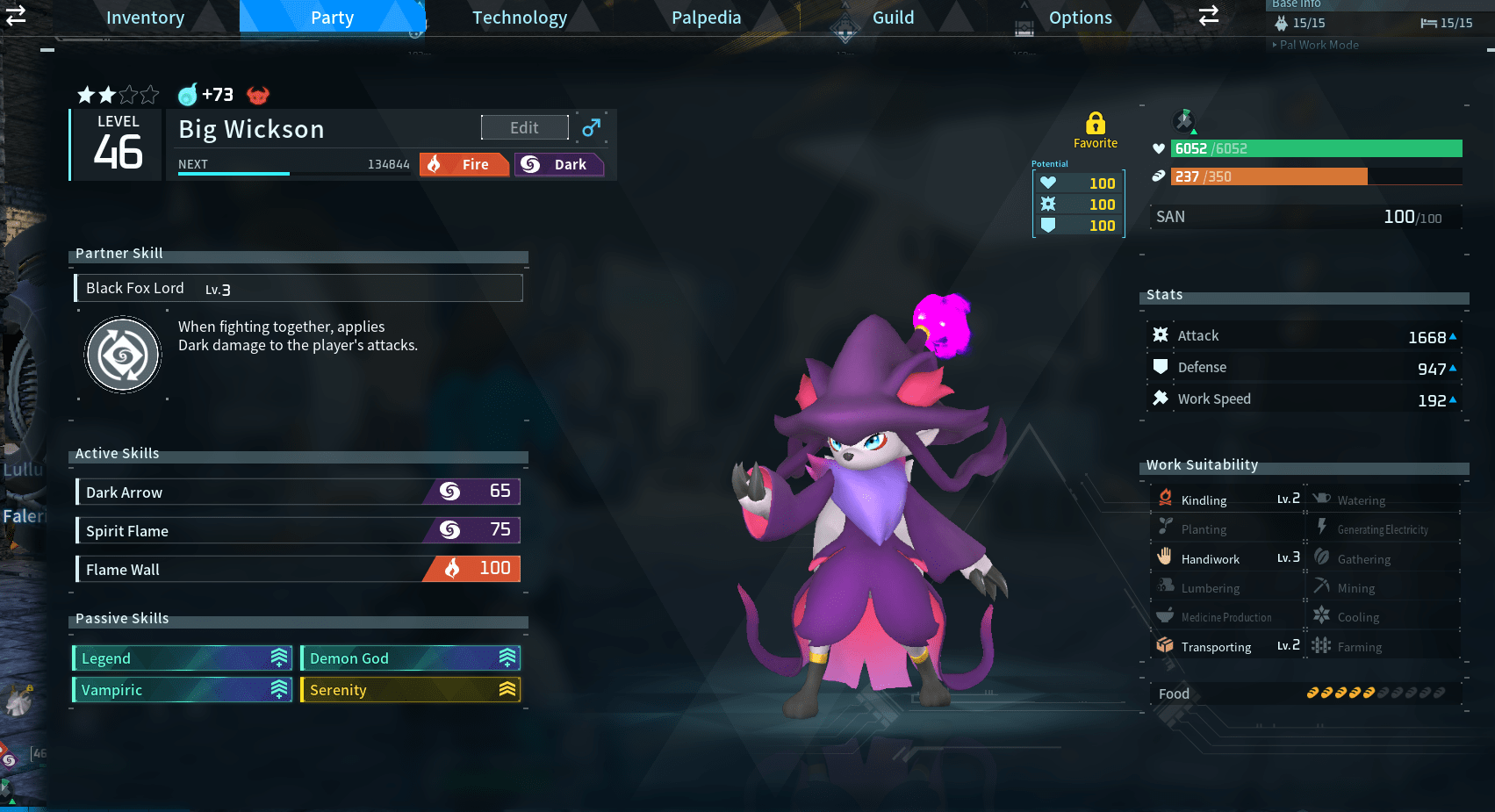Go to the Palpedia tab
The image size is (1495, 812).
(706, 18)
